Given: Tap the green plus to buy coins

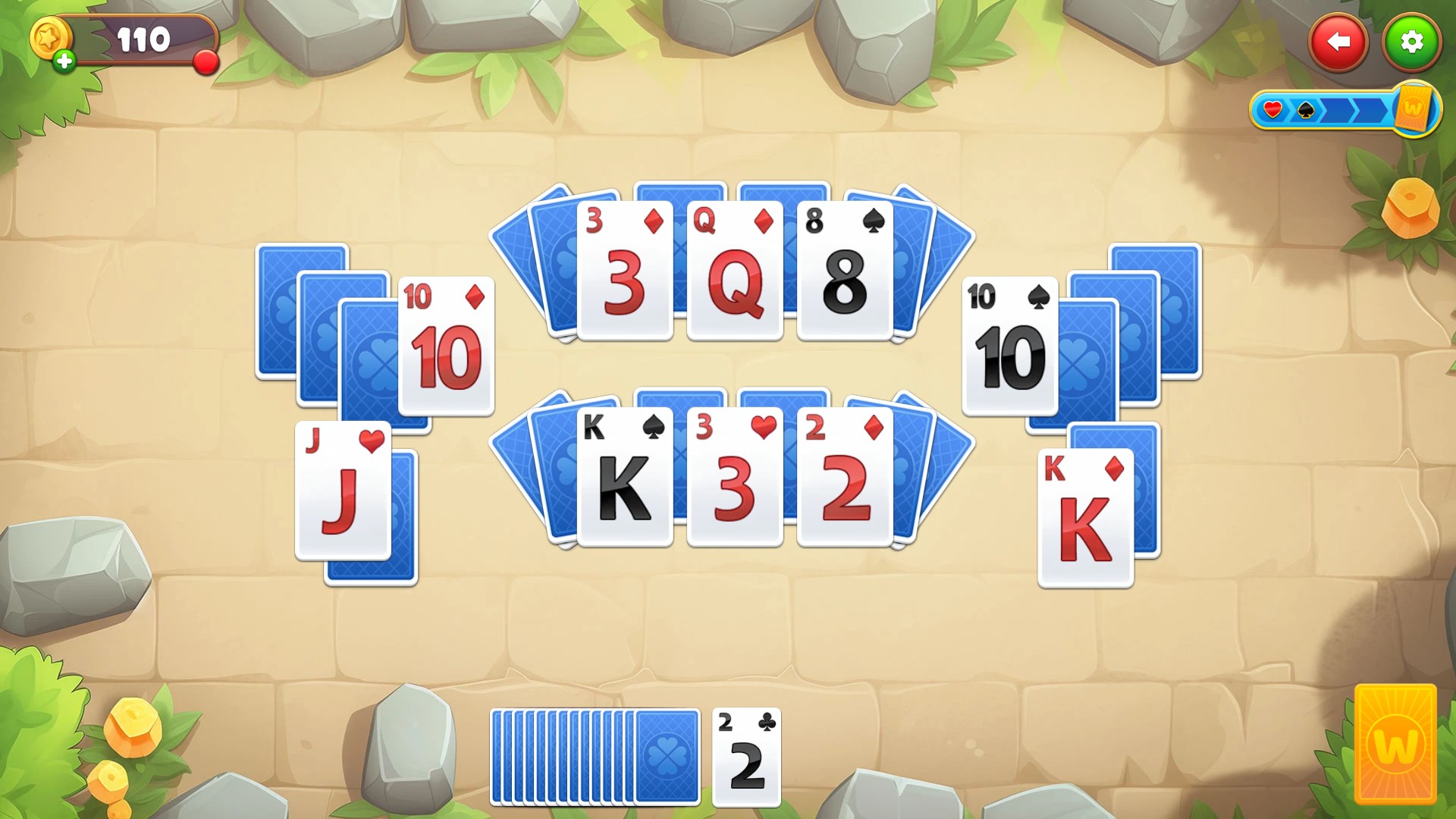Looking at the screenshot, I should (x=63, y=61).
